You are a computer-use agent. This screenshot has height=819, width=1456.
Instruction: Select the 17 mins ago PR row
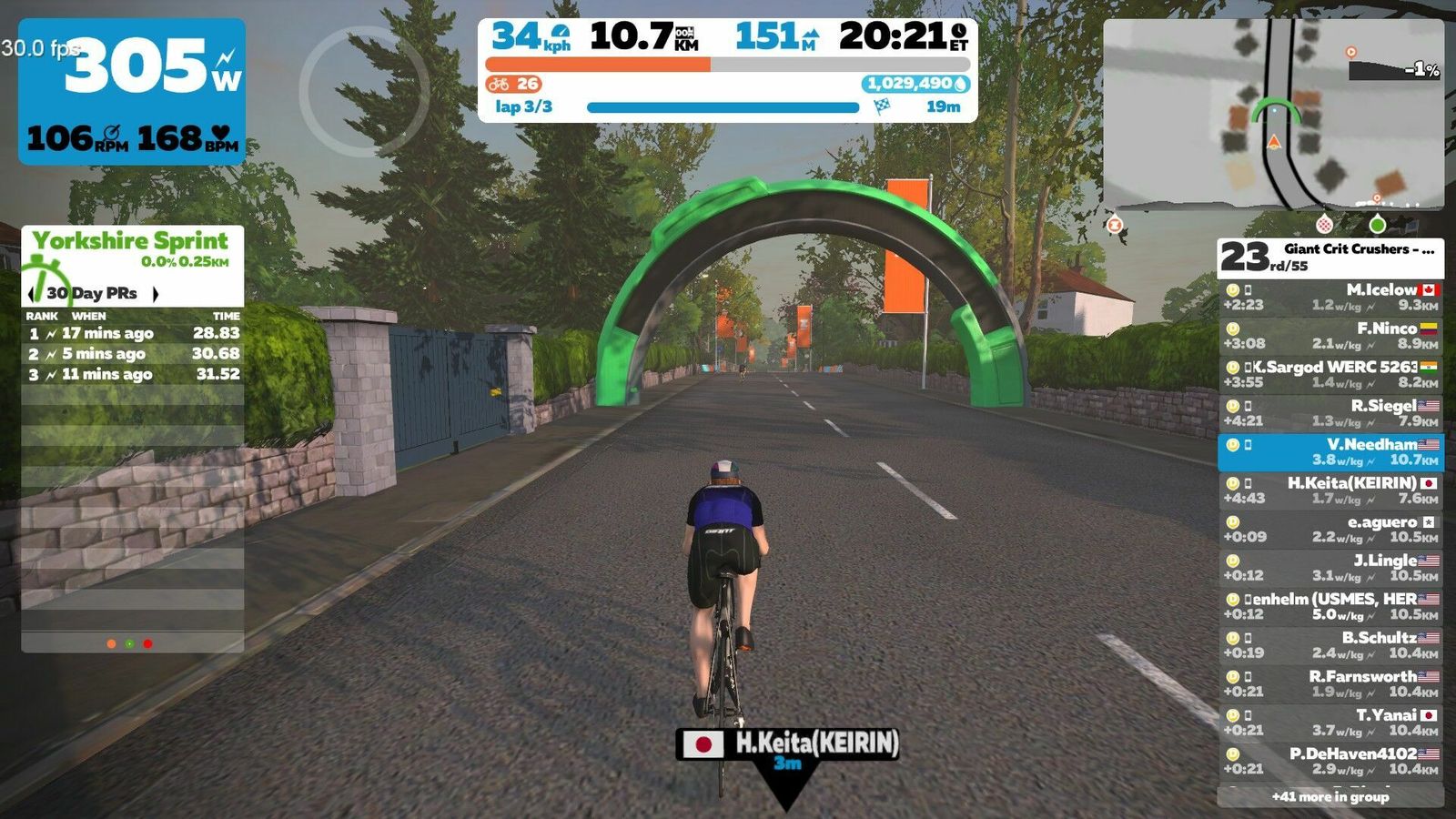tap(133, 333)
